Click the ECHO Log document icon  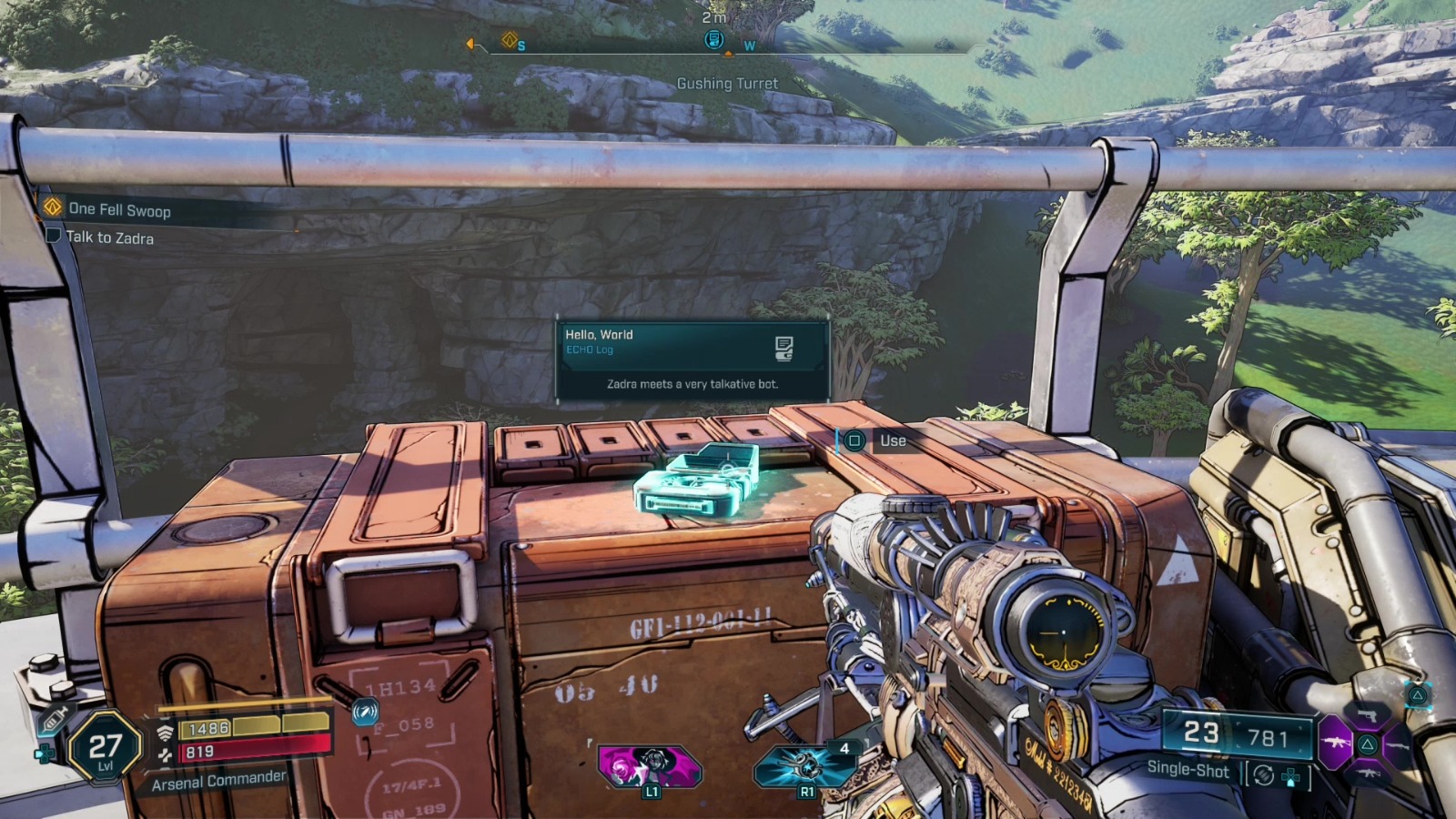point(784,349)
